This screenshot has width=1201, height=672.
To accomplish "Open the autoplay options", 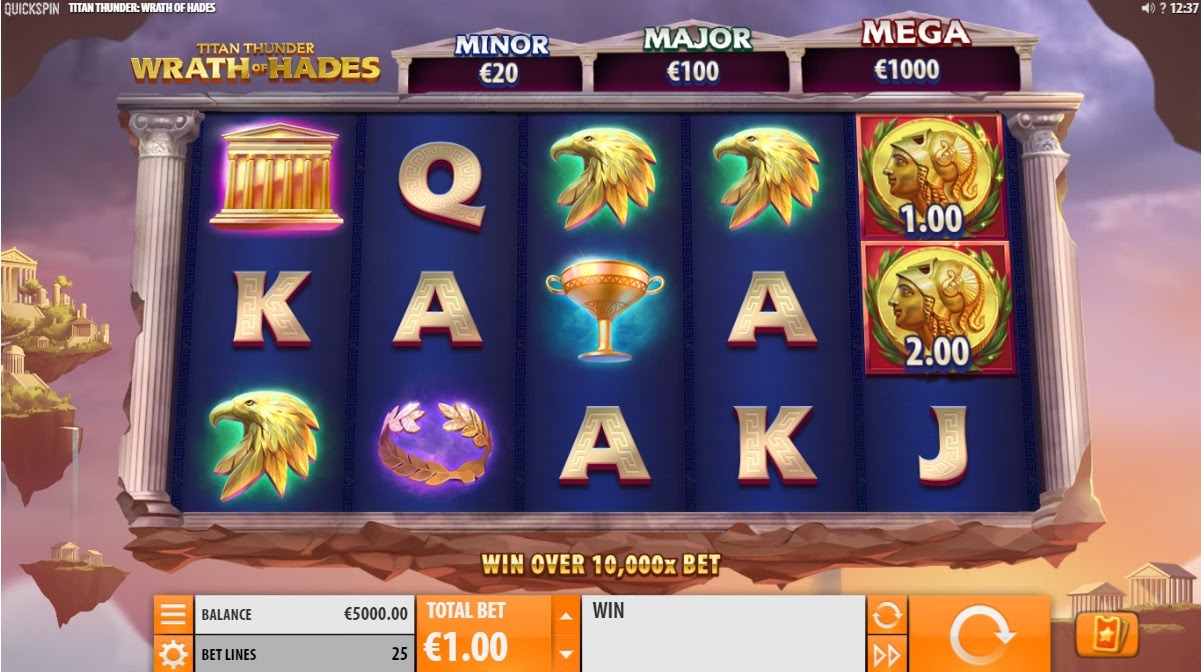I will click(886, 615).
